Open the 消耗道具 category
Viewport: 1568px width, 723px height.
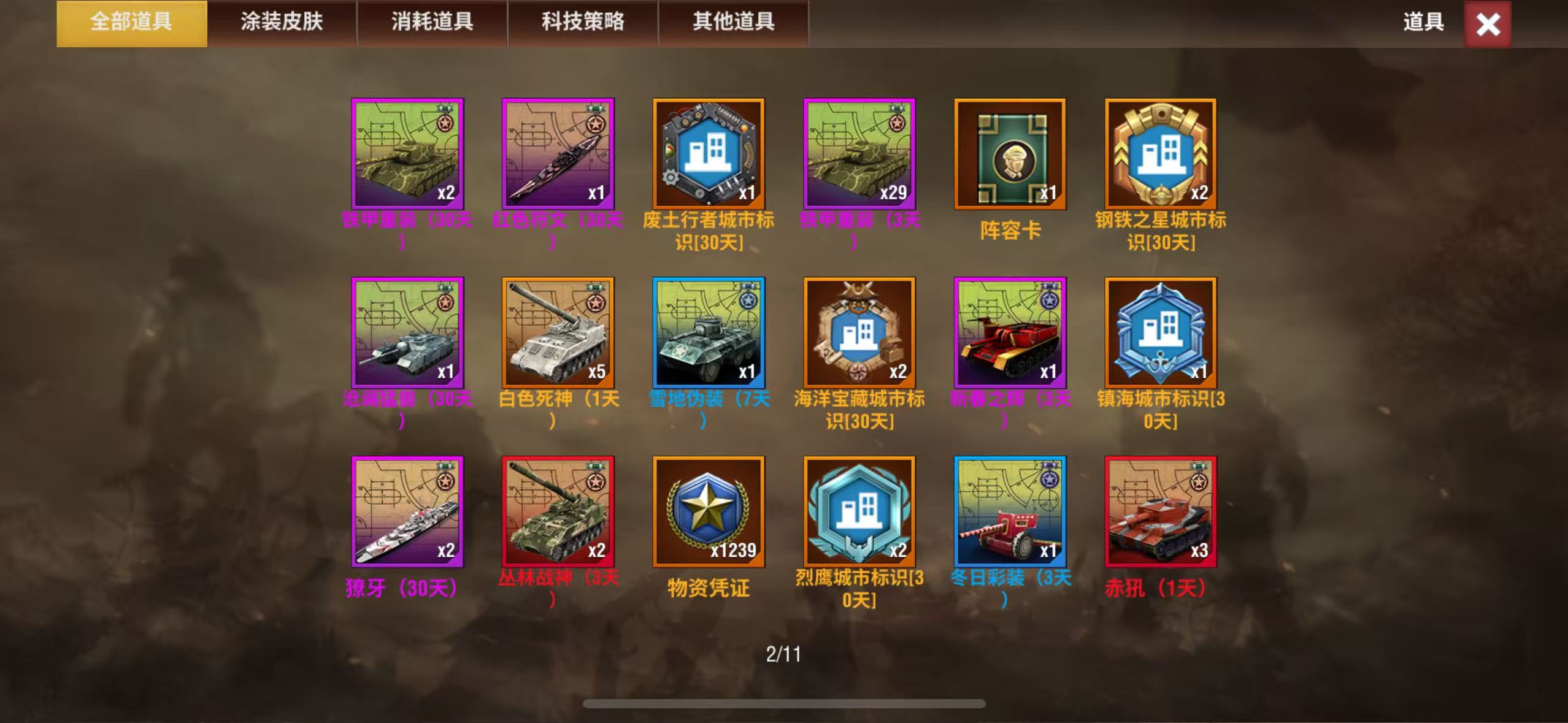click(x=432, y=23)
